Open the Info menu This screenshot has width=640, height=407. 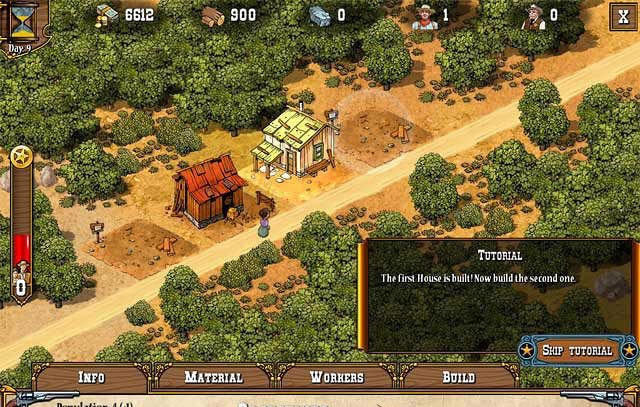coord(91,377)
